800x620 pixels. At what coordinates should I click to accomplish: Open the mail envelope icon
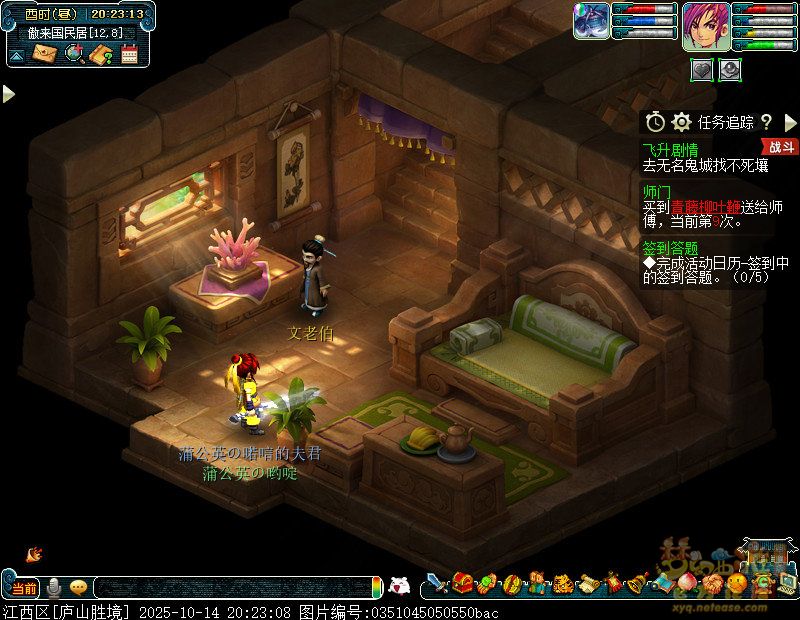(x=44, y=54)
